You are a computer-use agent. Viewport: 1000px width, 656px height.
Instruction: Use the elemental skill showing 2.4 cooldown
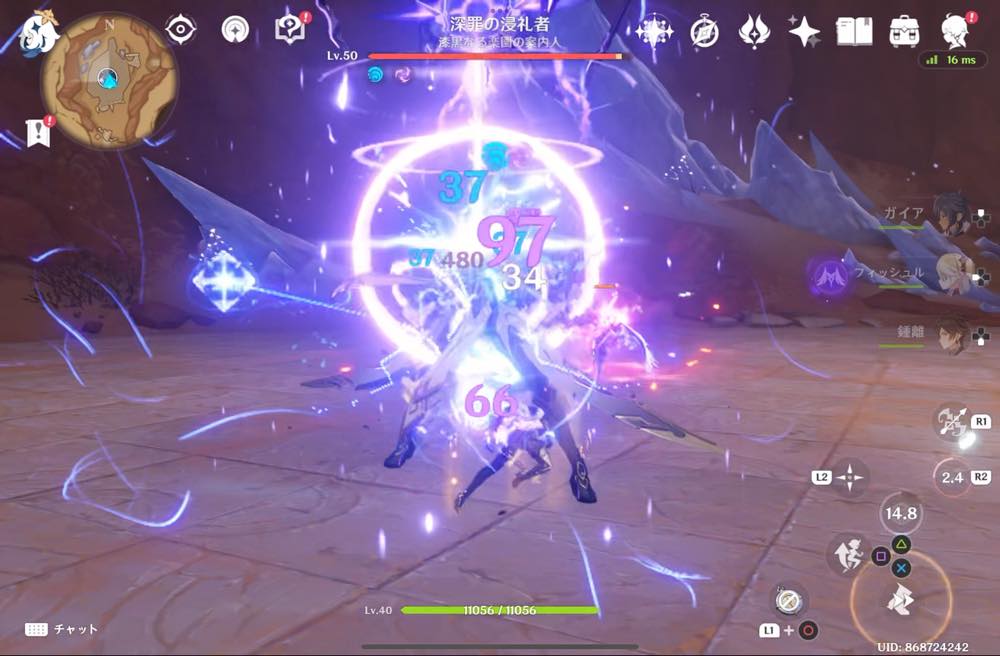click(x=952, y=477)
